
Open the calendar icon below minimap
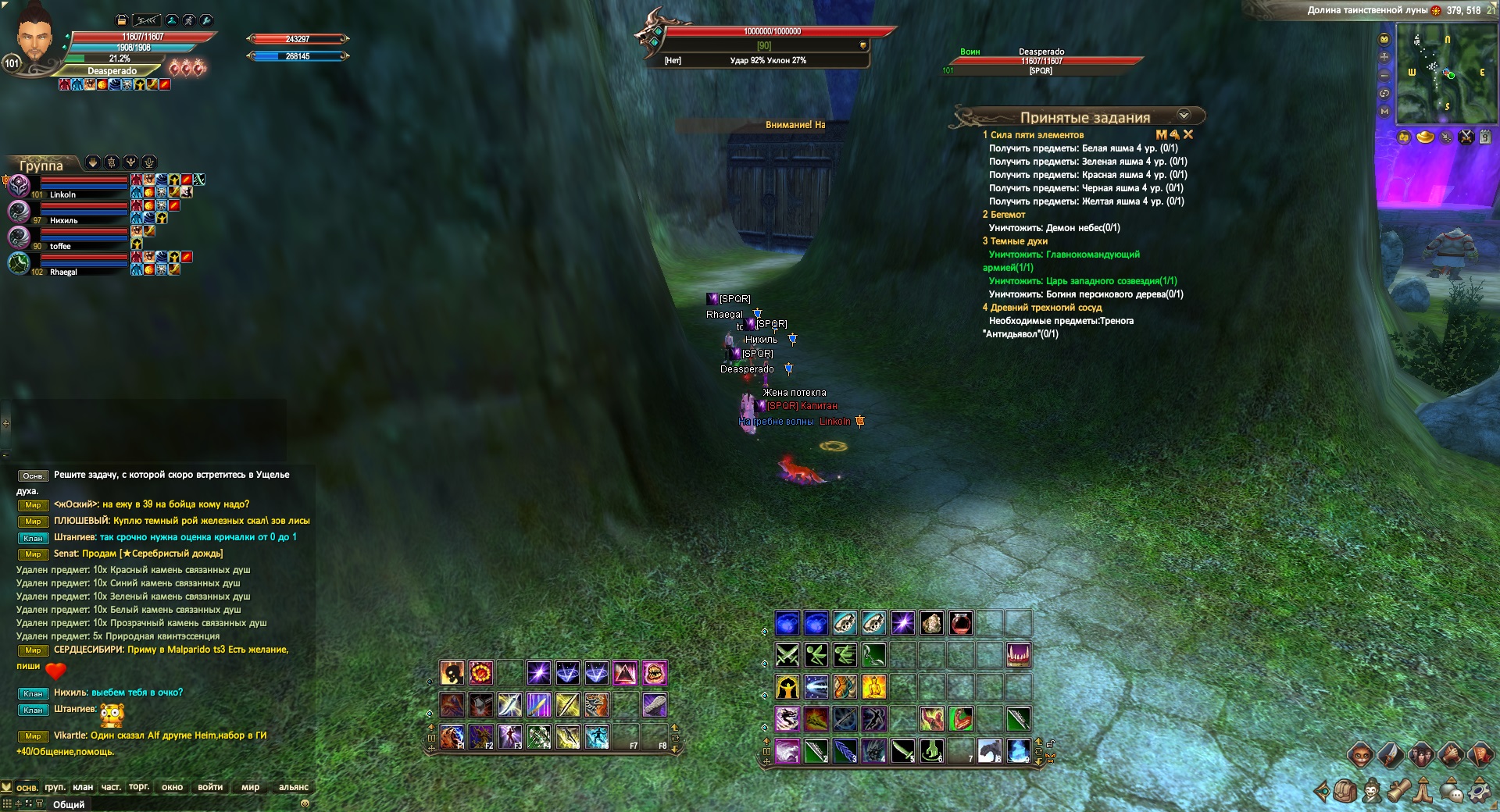[1485, 137]
